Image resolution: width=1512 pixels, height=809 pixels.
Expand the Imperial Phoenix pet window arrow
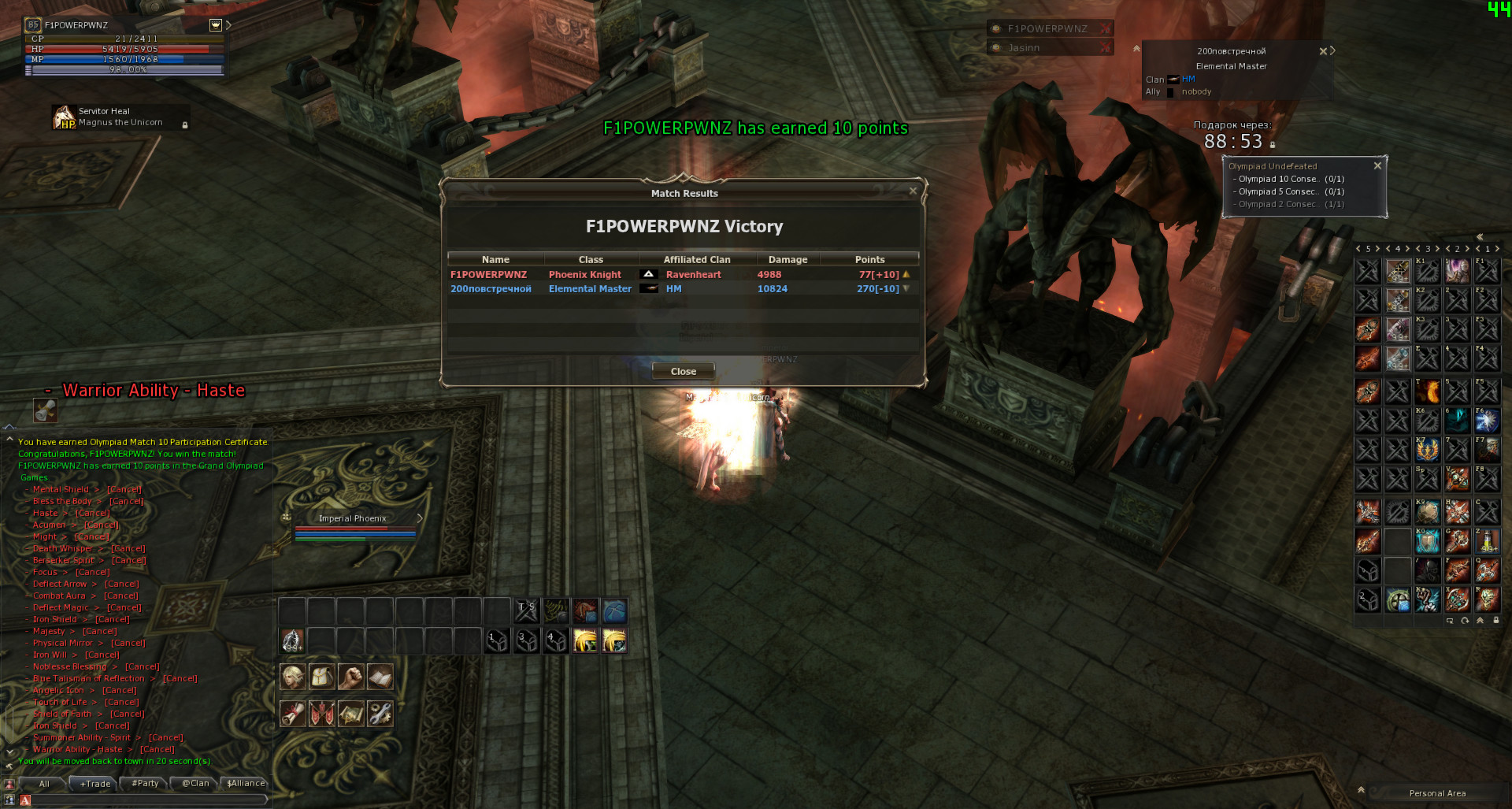pos(420,518)
